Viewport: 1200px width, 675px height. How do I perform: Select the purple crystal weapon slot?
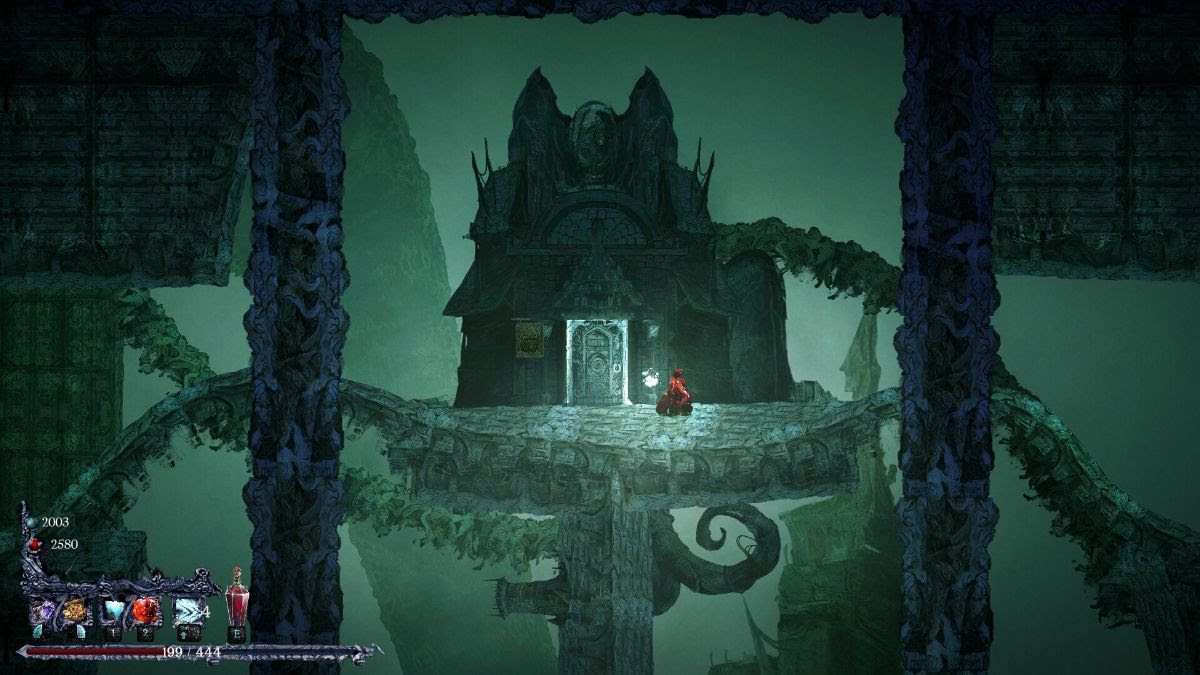click(44, 609)
